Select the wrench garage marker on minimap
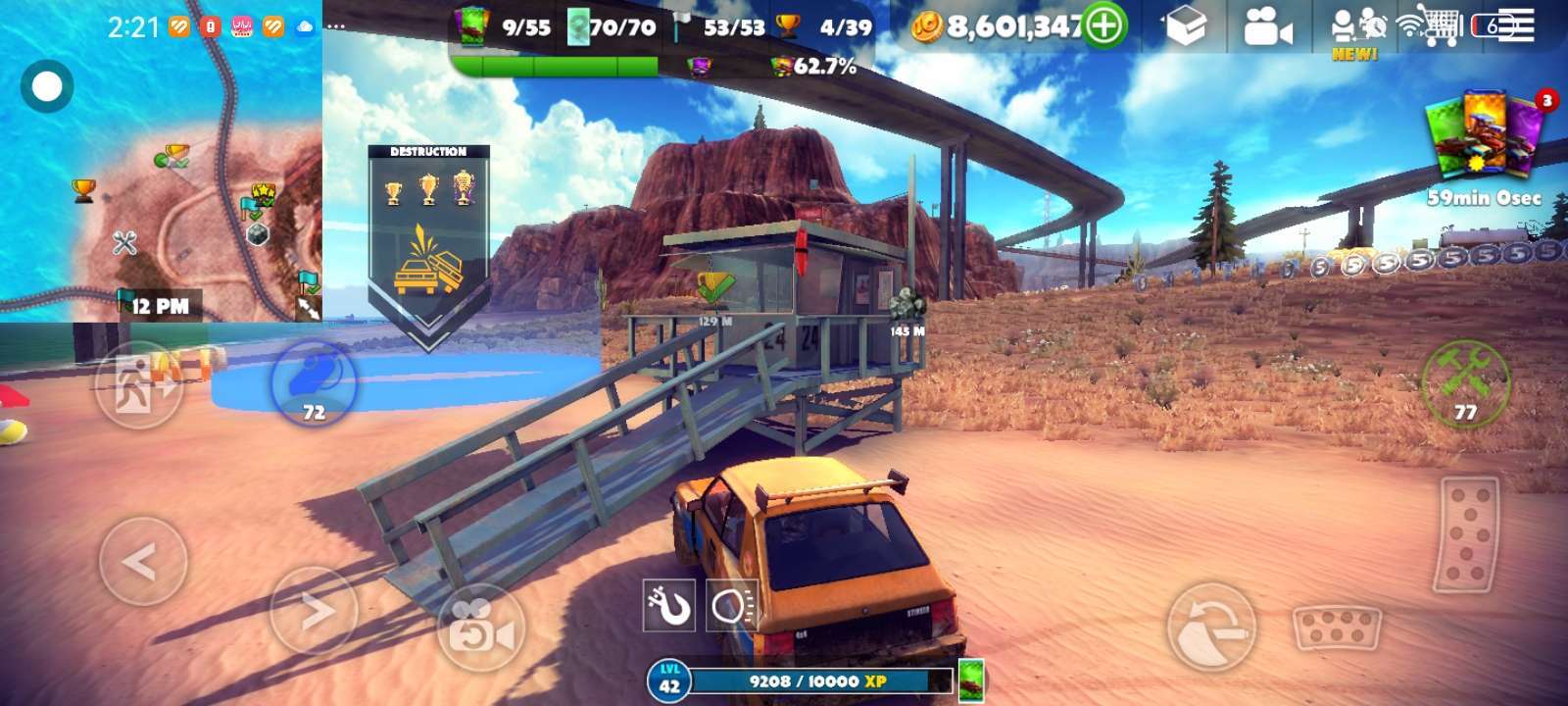This screenshot has height=706, width=1568. 124,242
